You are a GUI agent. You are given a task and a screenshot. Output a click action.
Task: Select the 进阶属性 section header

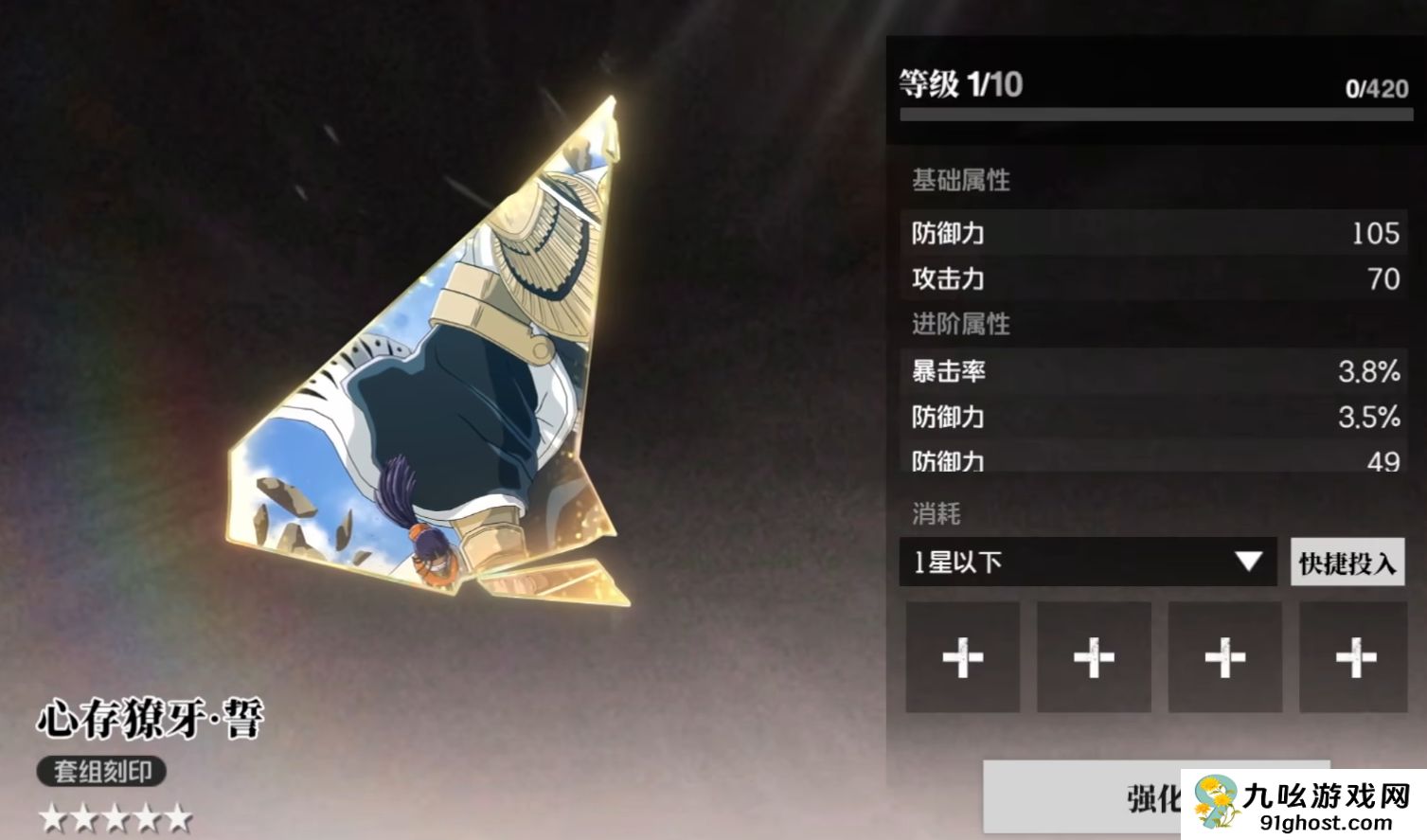(x=960, y=325)
